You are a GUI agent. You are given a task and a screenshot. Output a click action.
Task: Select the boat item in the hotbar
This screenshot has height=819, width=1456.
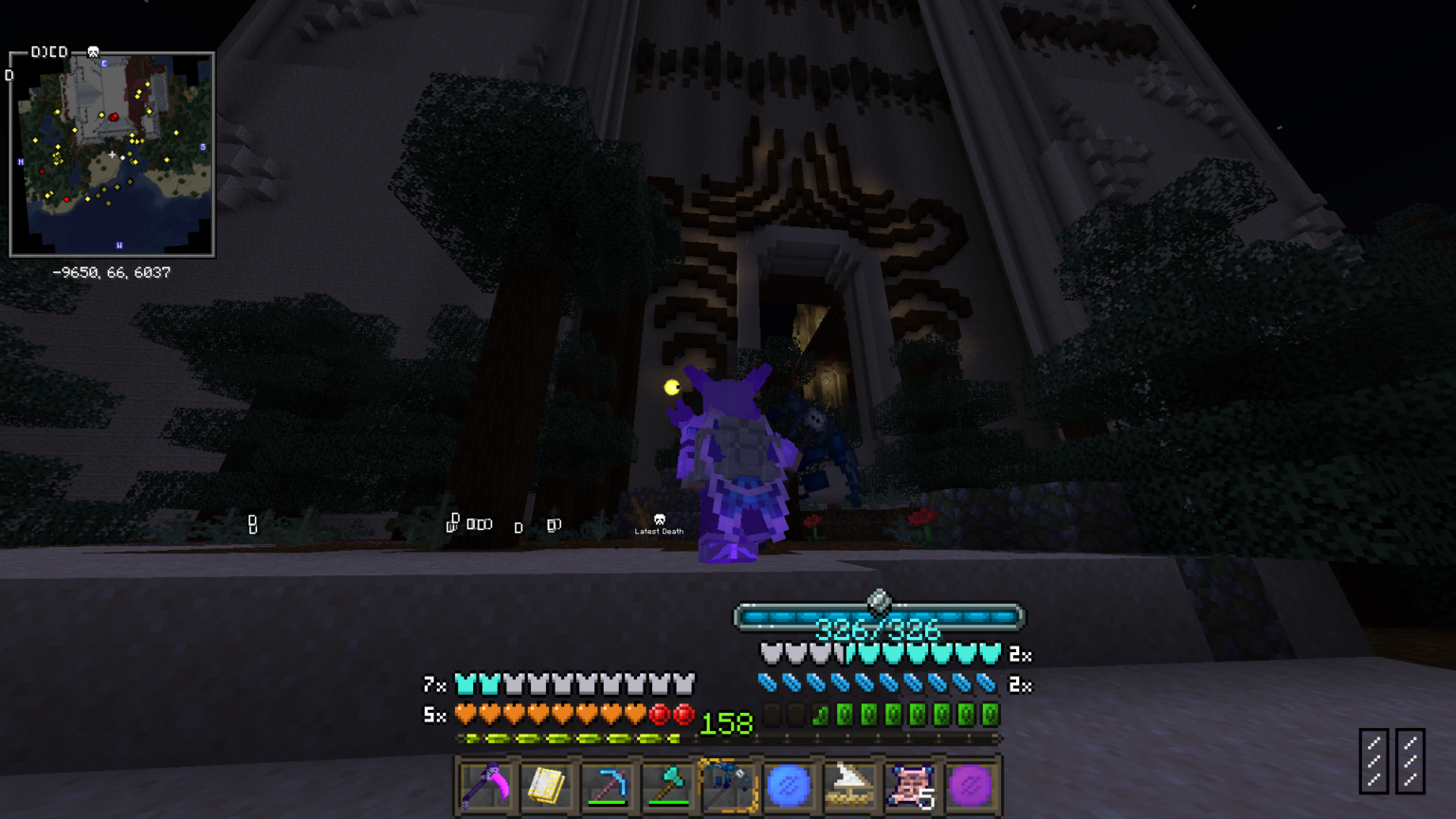click(852, 785)
